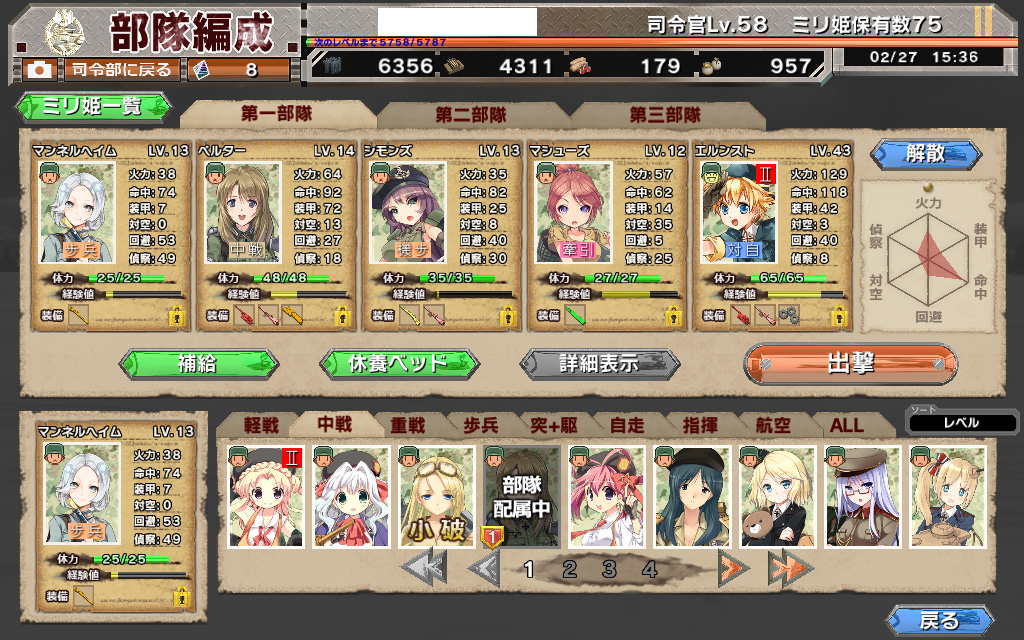Launch the sortie with 出撃
Image resolution: width=1024 pixels, height=640 pixels.
pyautogui.click(x=850, y=363)
